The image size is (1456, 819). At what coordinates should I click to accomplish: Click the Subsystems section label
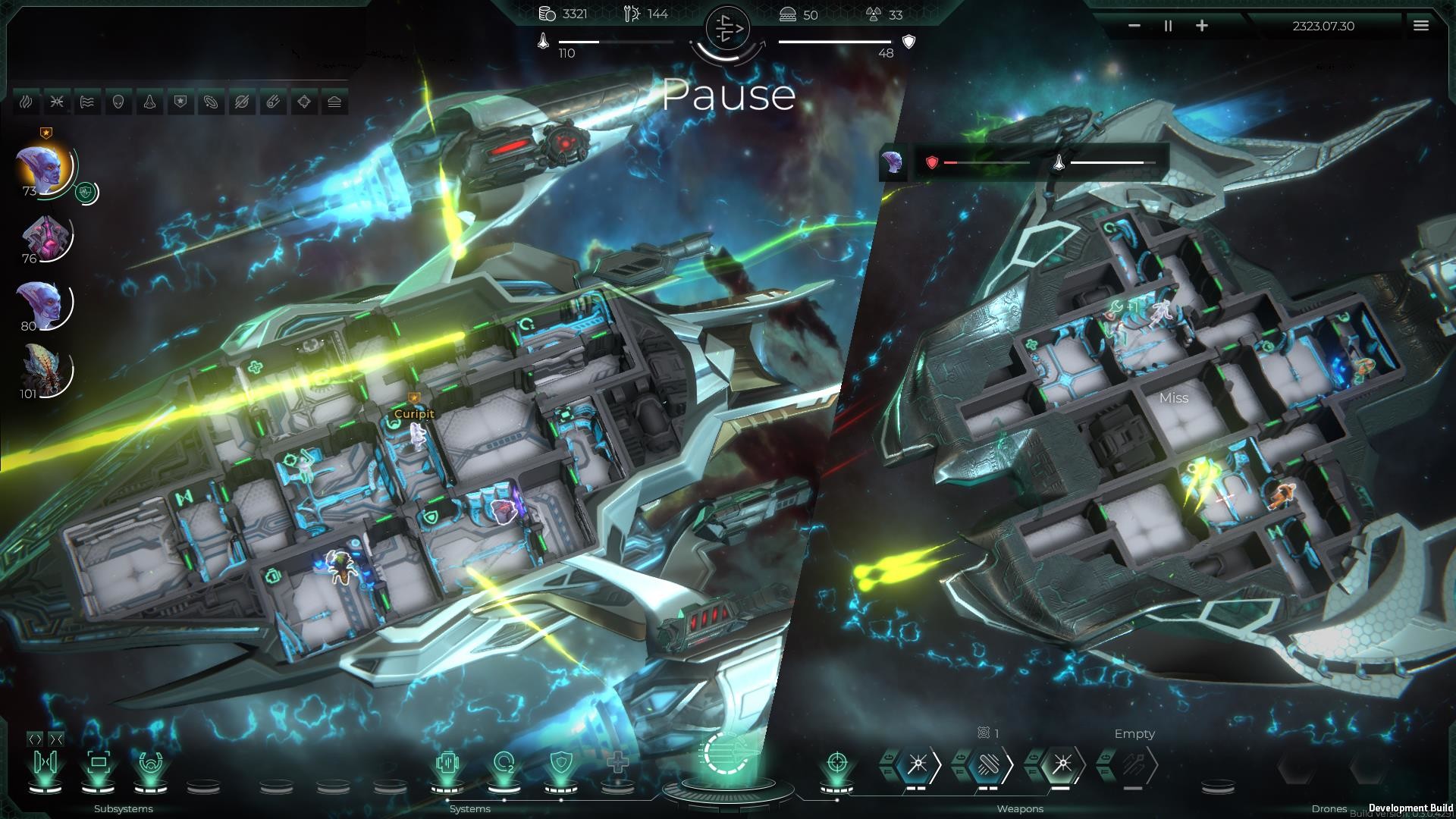point(123,808)
